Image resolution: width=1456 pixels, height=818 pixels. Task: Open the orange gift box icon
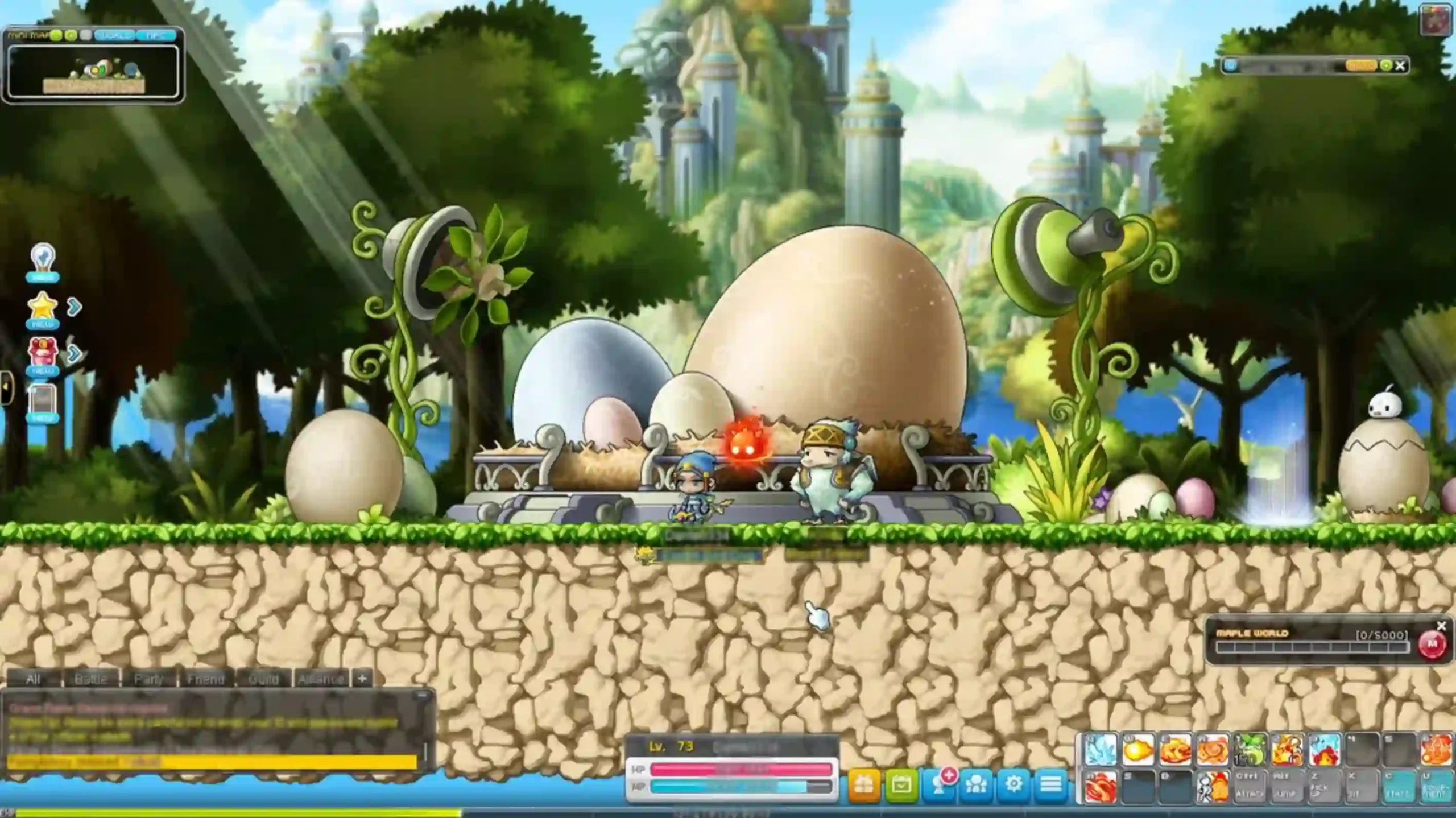pos(864,784)
